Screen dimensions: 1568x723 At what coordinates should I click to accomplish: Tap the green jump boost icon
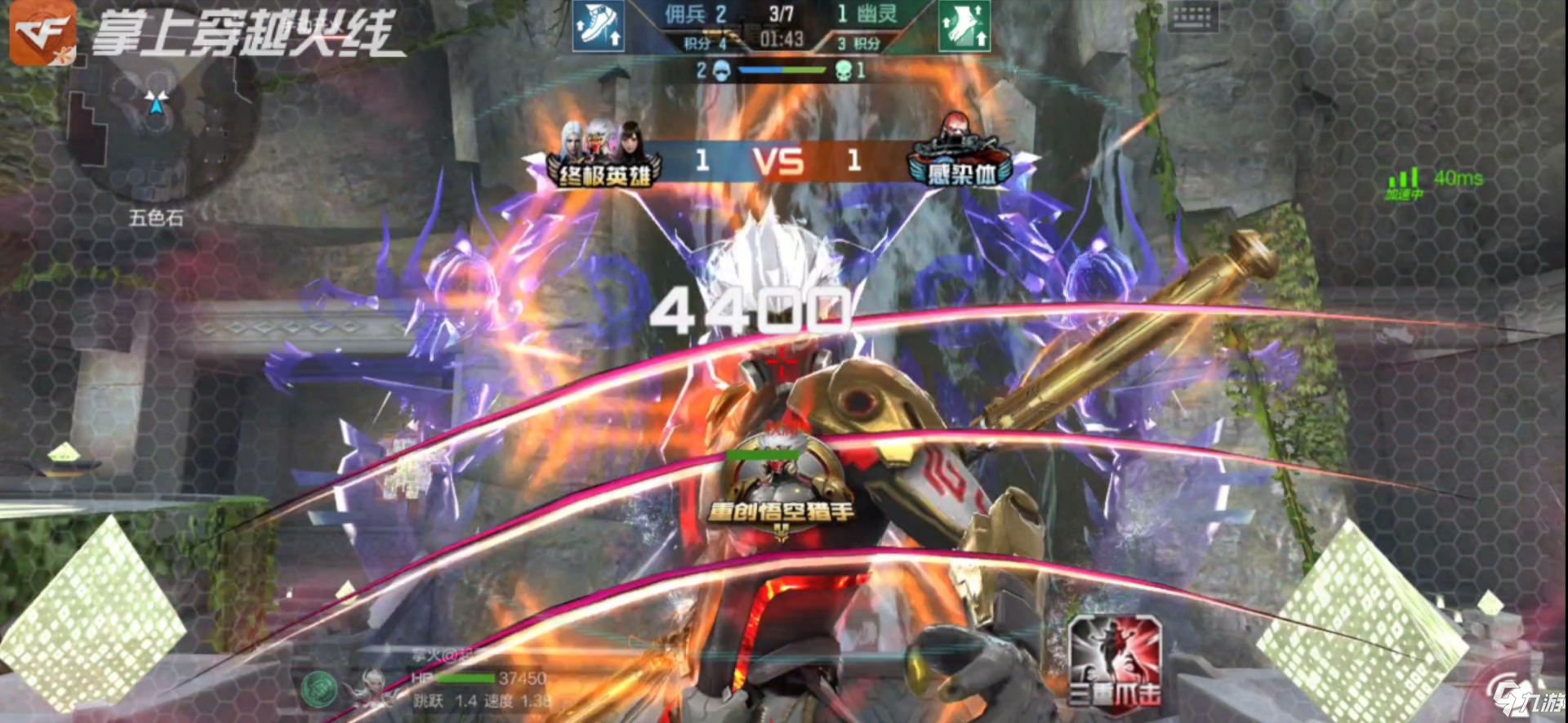[964, 26]
